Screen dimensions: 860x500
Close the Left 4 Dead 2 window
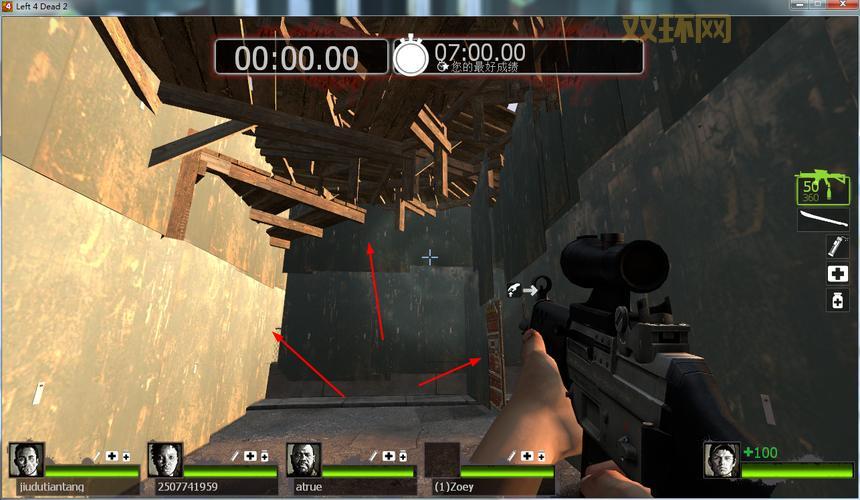pyautogui.click(x=843, y=6)
